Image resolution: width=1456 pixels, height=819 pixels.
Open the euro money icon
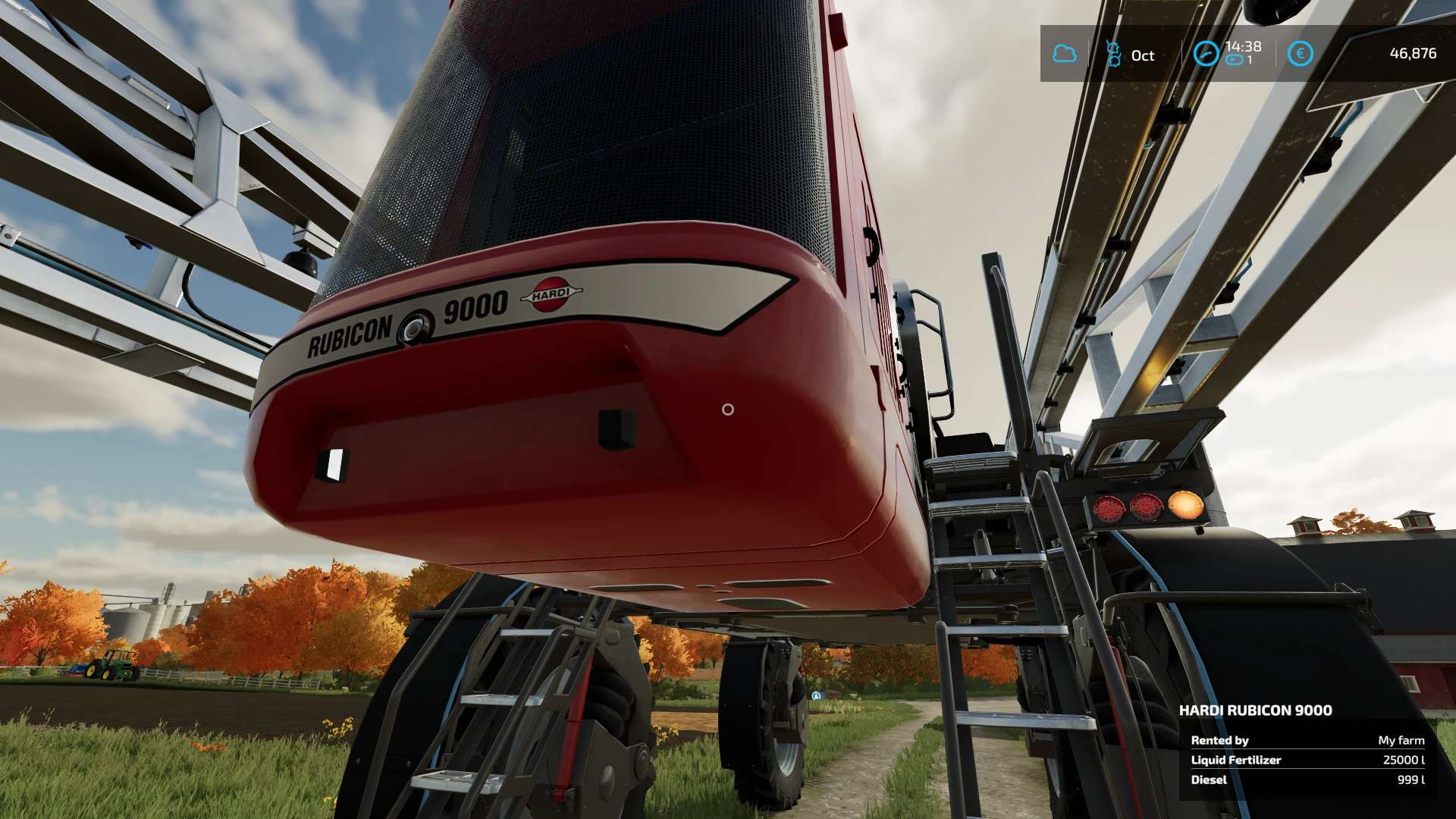coord(1300,54)
